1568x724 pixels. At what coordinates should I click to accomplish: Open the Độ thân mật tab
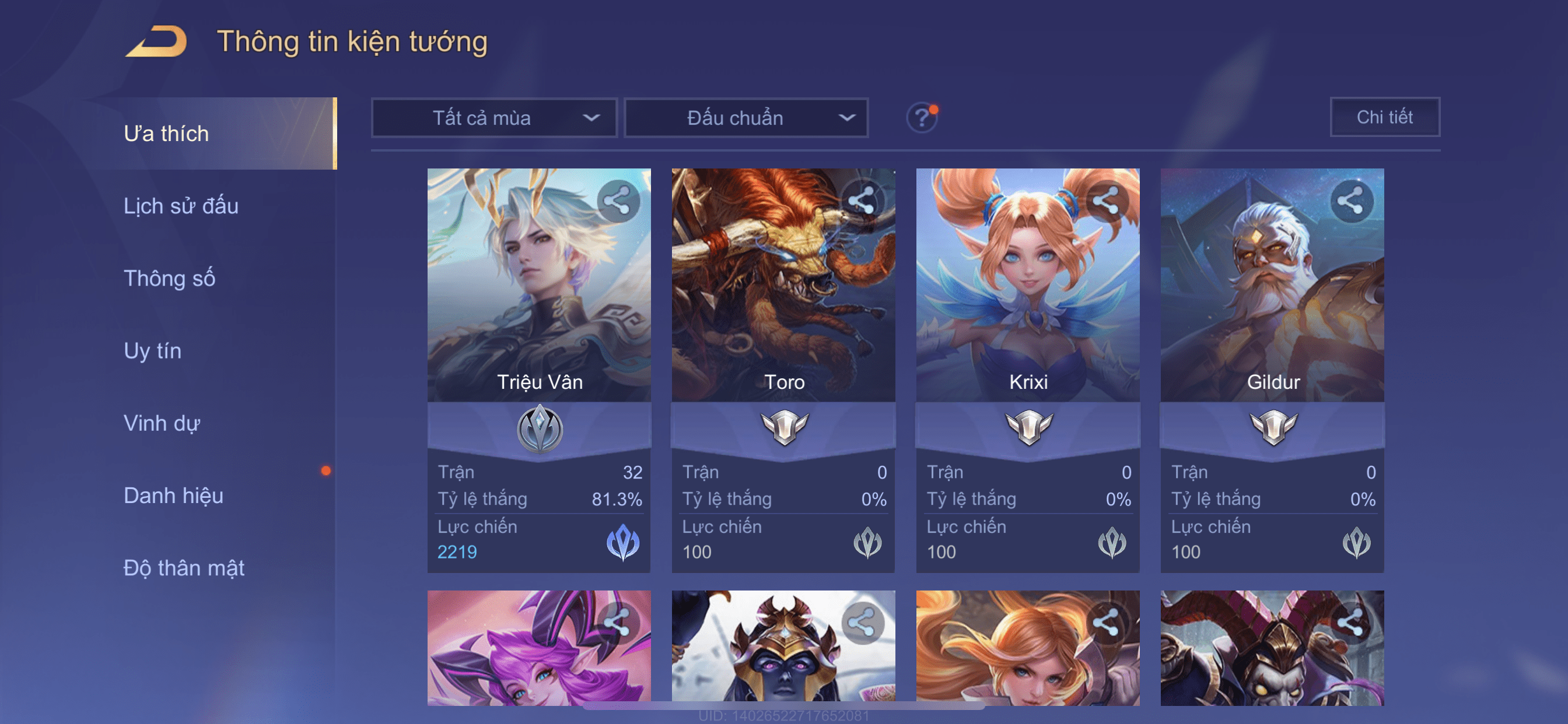[184, 568]
